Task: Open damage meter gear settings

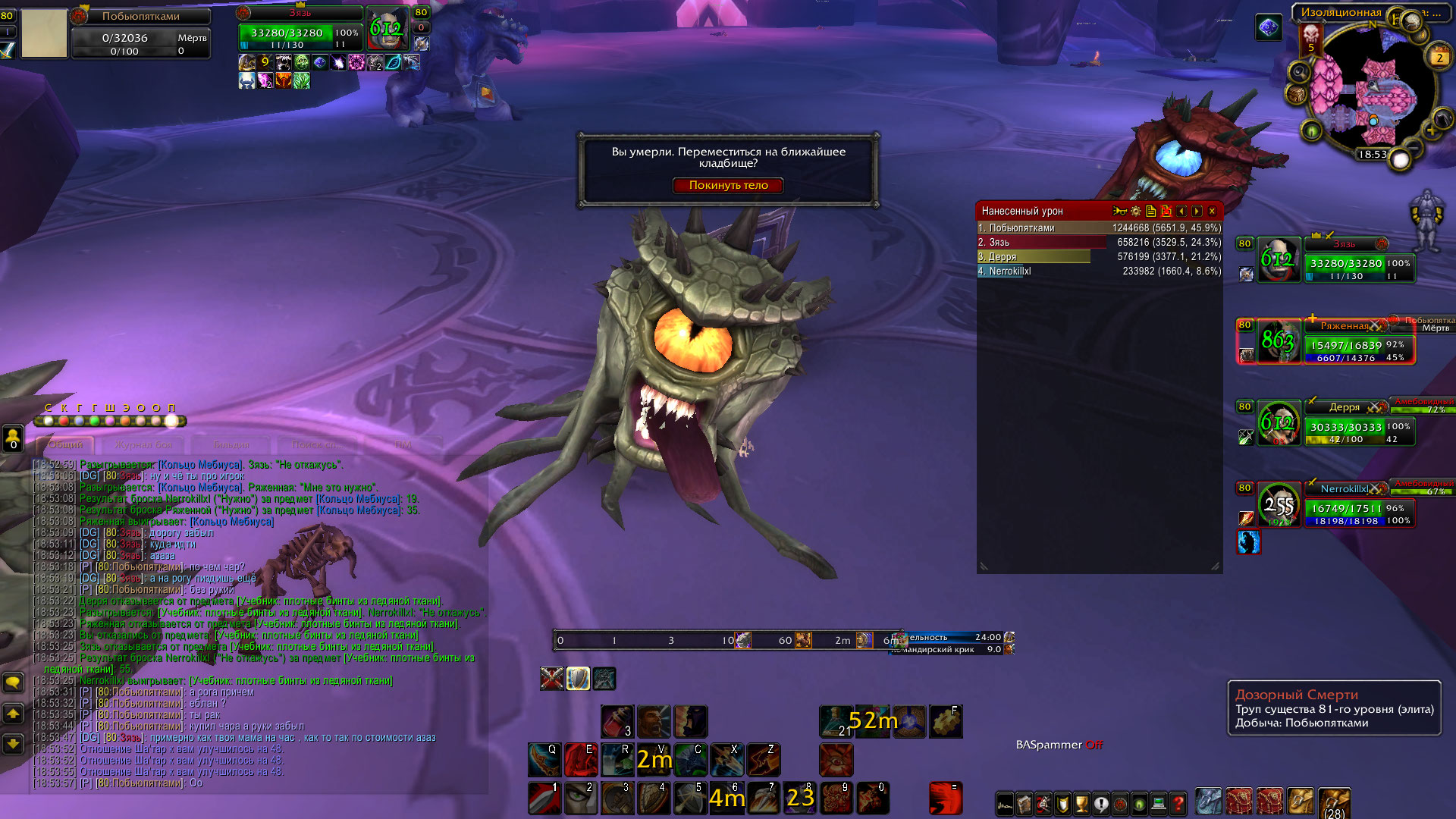Action: click(1135, 211)
